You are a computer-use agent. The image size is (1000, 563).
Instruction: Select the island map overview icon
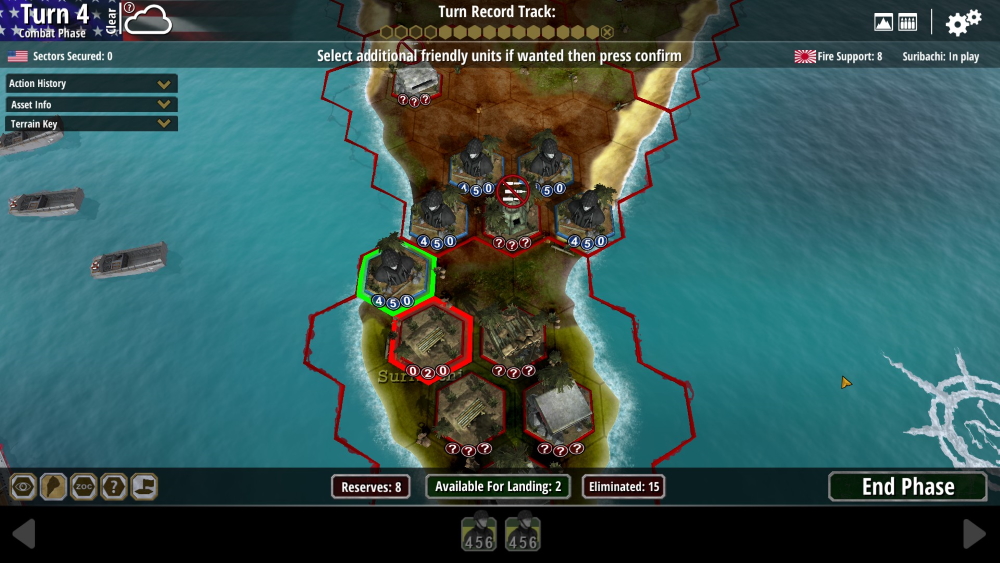(53, 487)
